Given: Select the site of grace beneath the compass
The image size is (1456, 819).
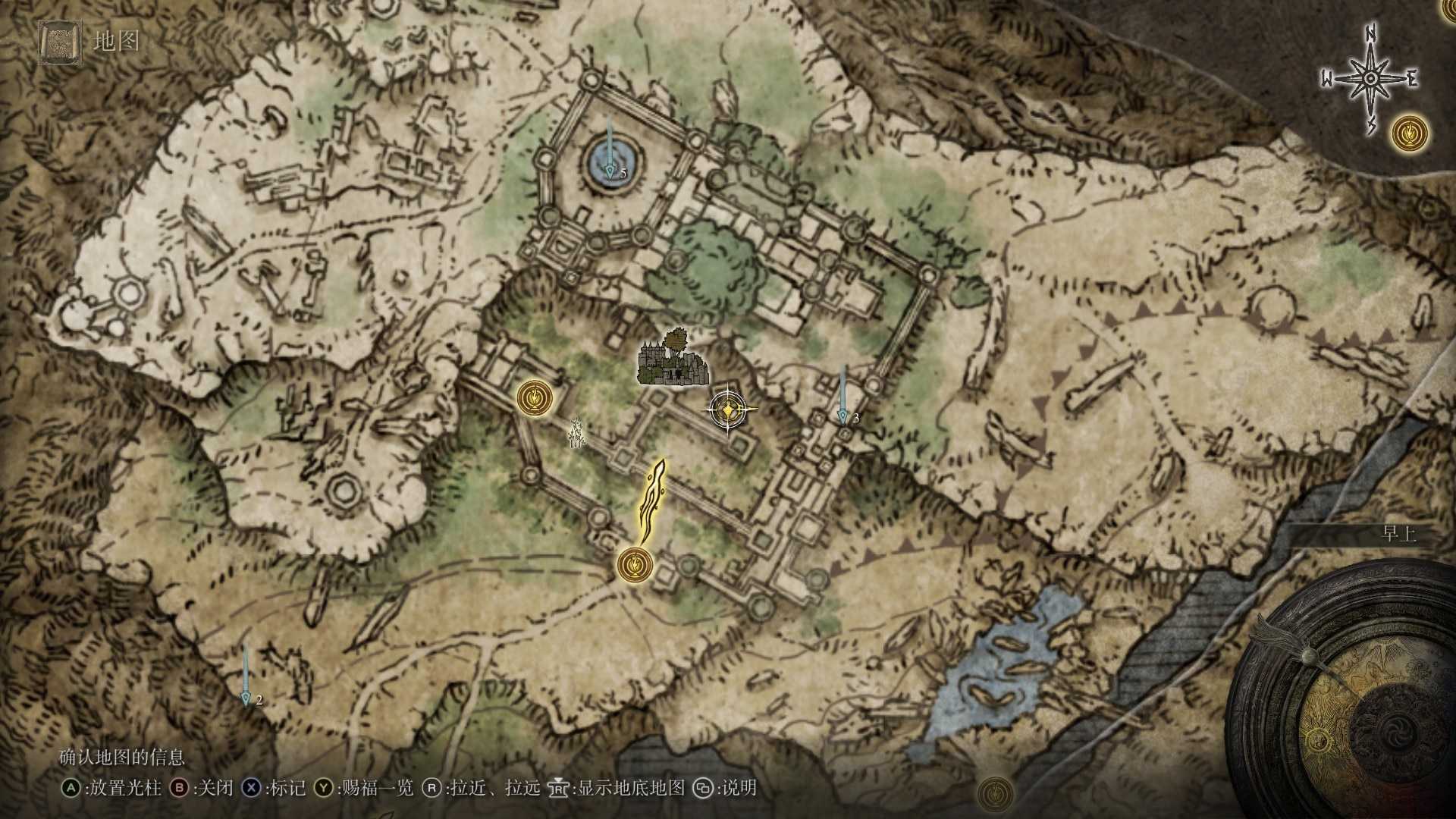Looking at the screenshot, I should [1410, 133].
